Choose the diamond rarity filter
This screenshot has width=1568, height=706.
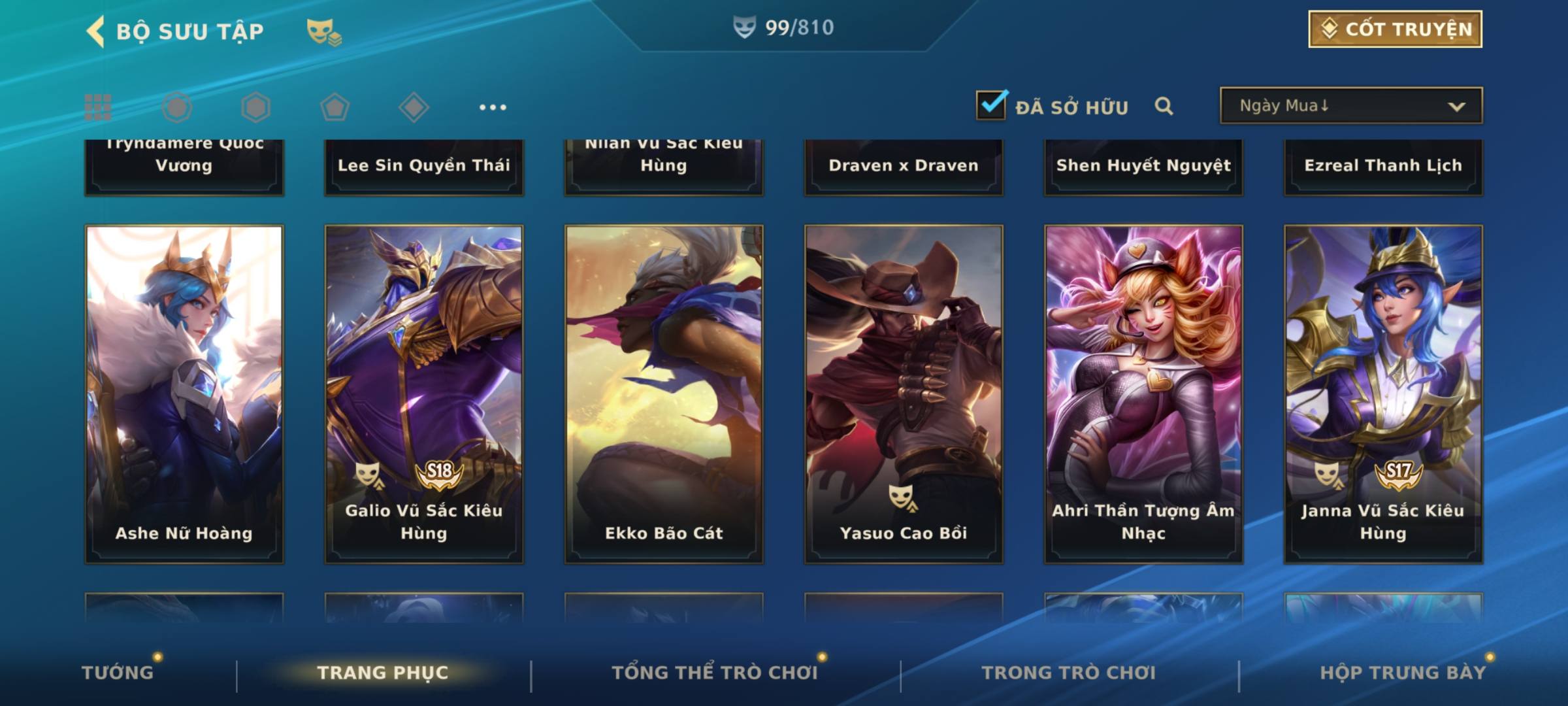(414, 107)
